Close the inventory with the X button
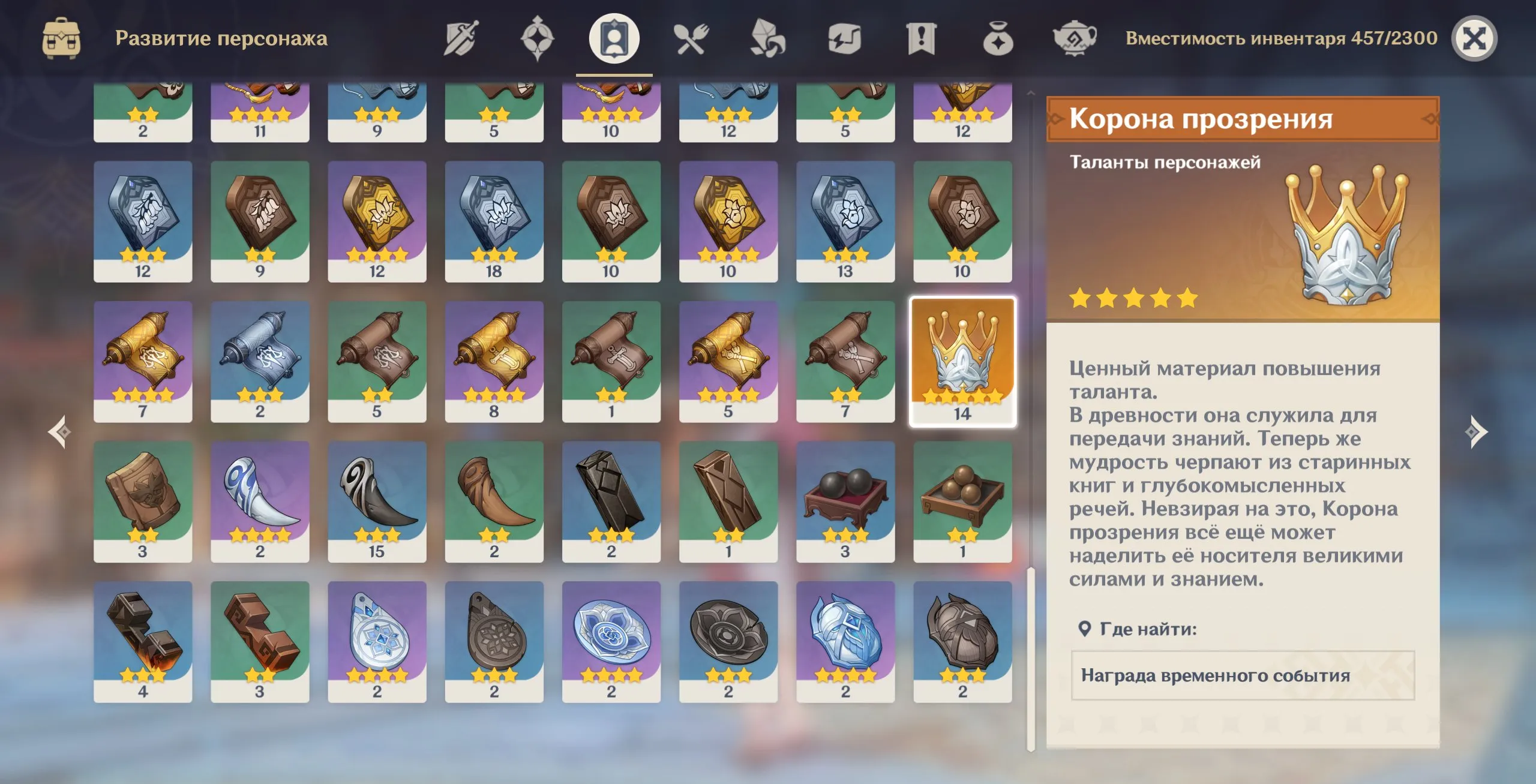This screenshot has width=1536, height=784. click(x=1474, y=39)
